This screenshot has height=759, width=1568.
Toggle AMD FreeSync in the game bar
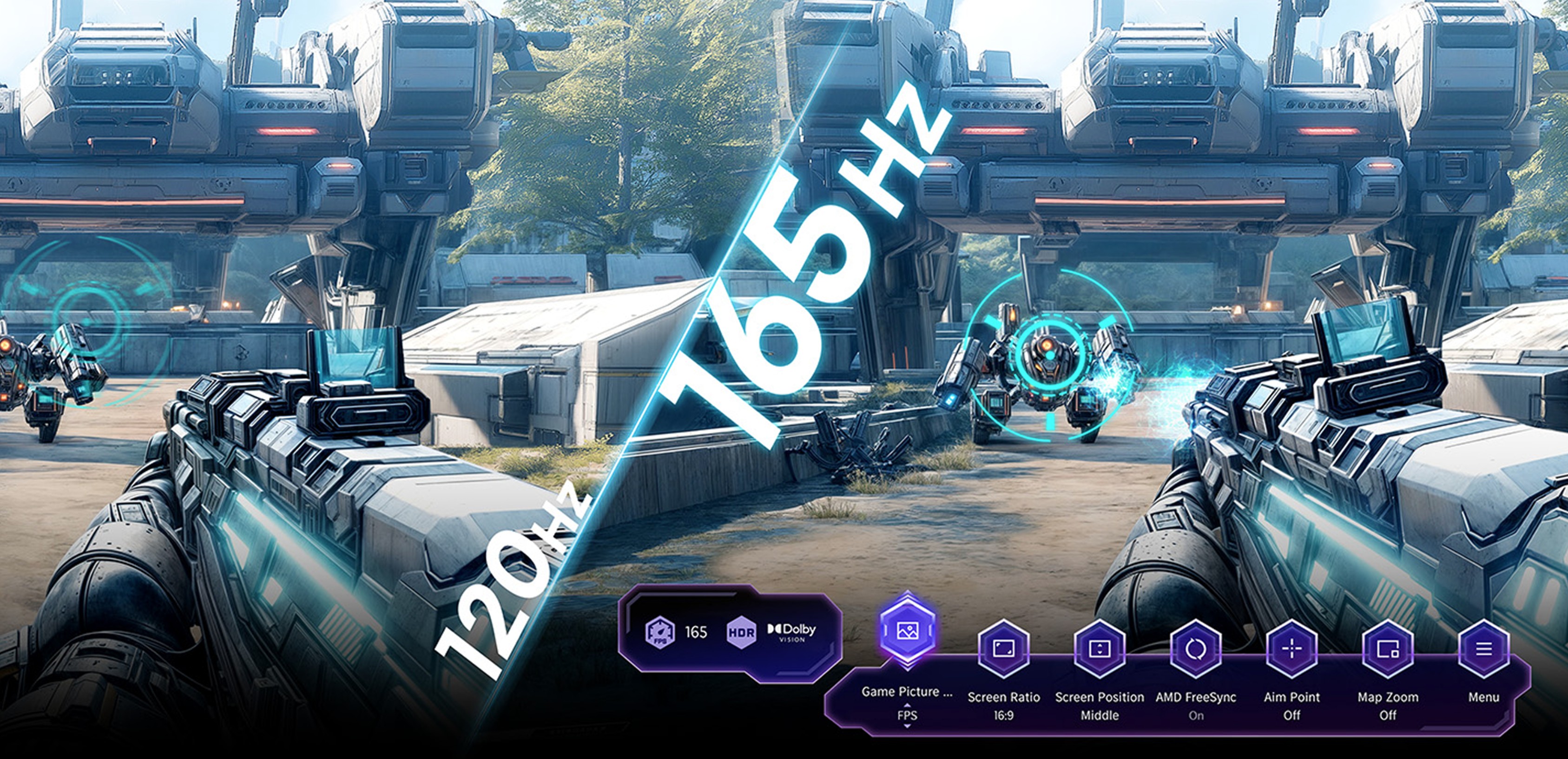(1195, 649)
